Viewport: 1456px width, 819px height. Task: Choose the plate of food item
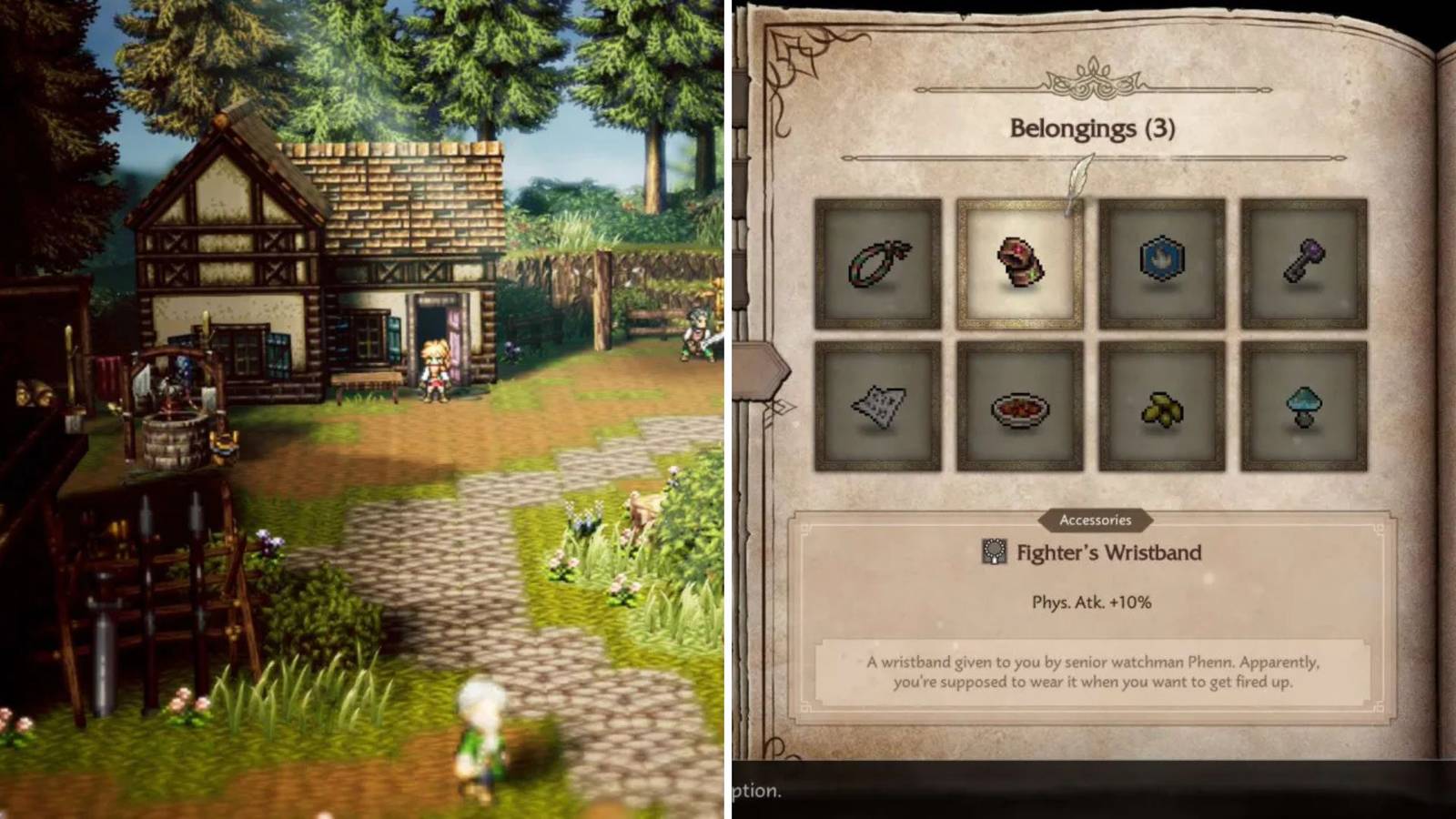pyautogui.click(x=1019, y=407)
